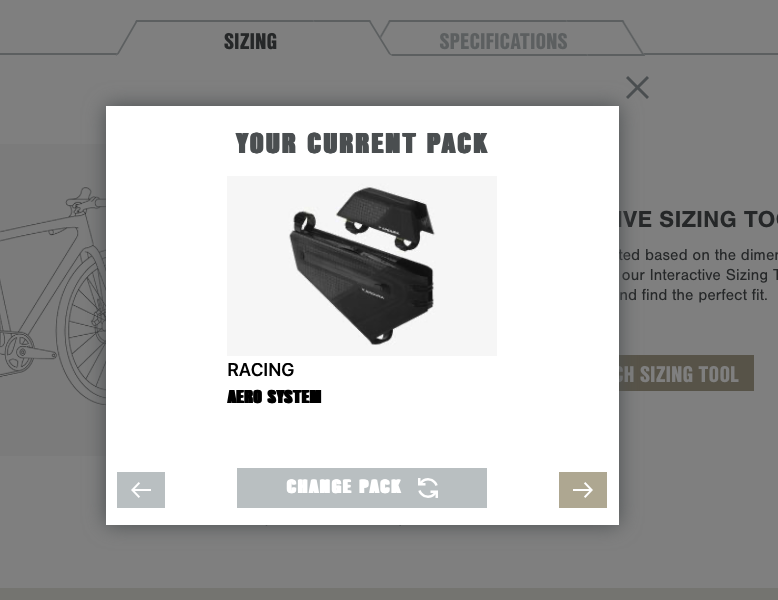778x600 pixels.
Task: Switch to the Sizing tab
Action: 250,41
